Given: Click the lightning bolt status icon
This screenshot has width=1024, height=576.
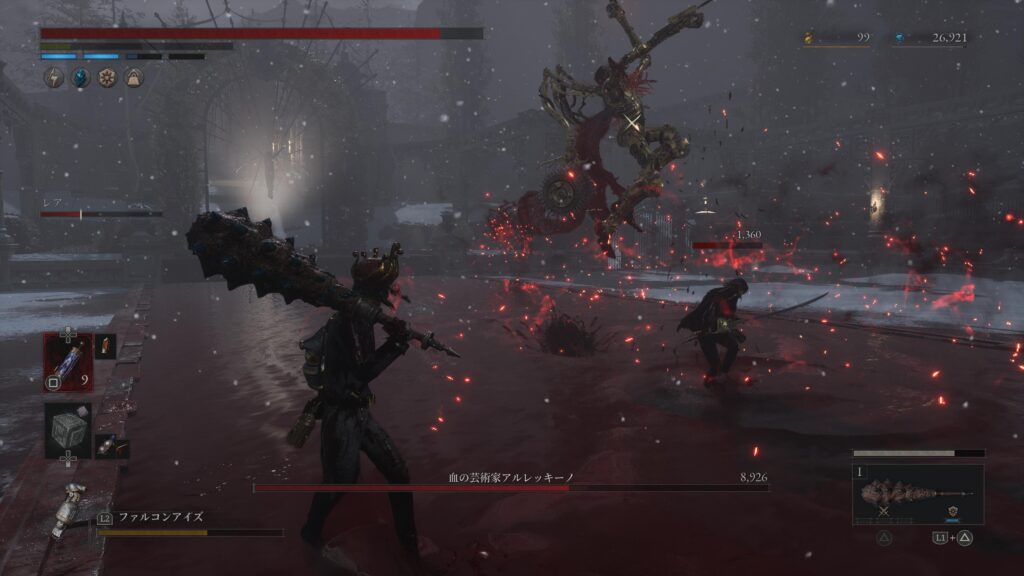Looking at the screenshot, I should pyautogui.click(x=54, y=78).
